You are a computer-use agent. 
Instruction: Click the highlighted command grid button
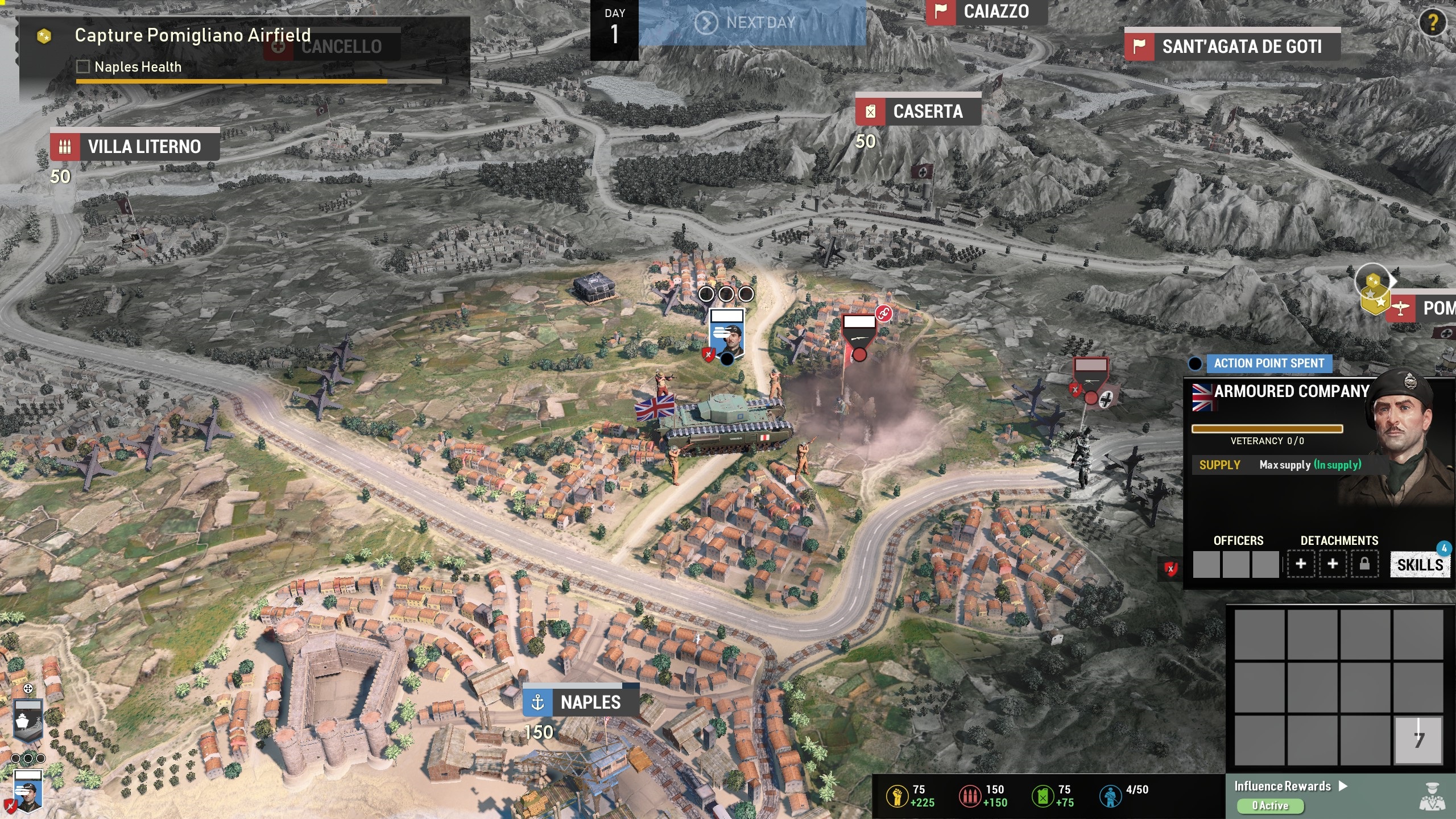[1418, 739]
